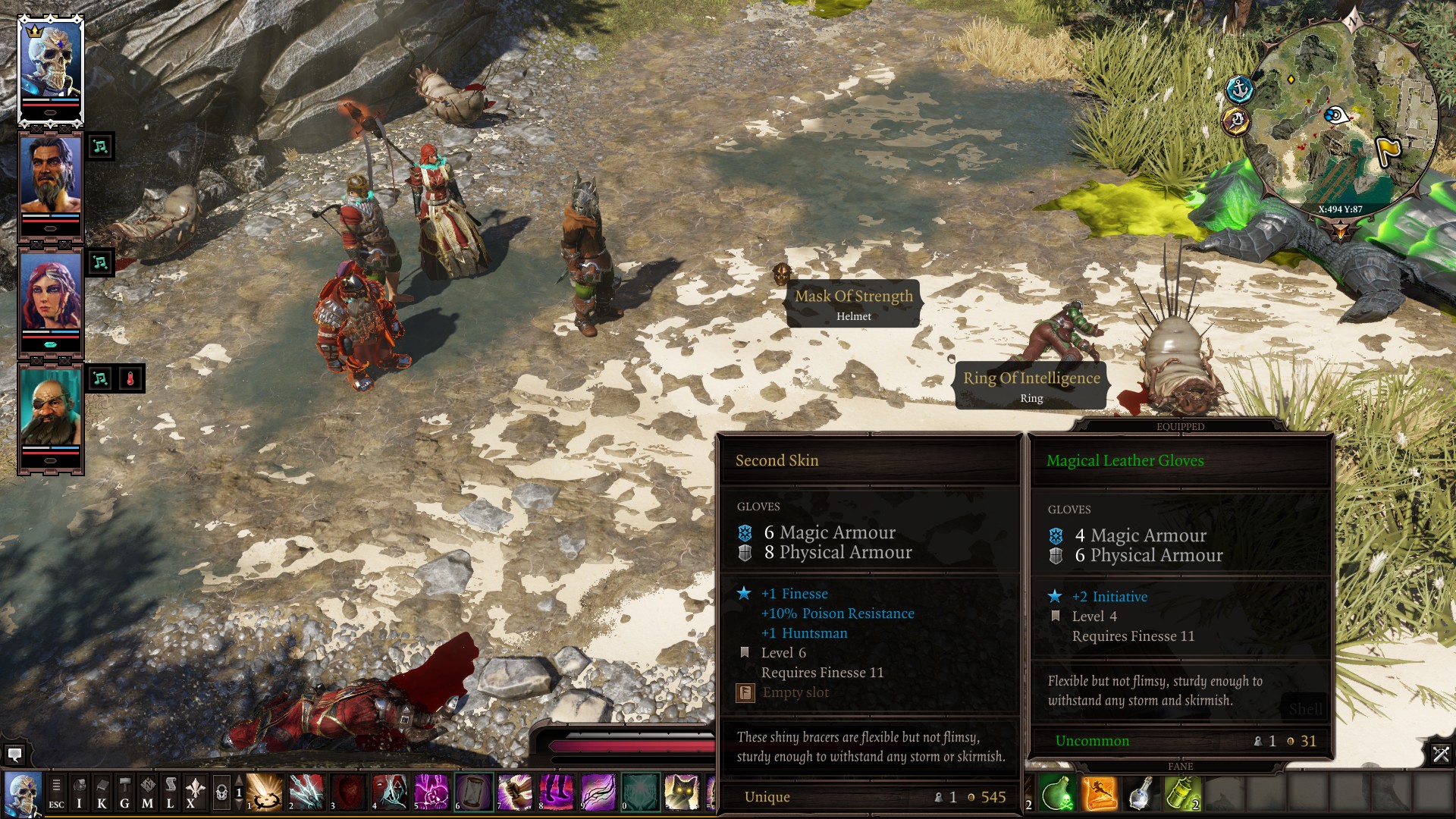Open the chat speech-bubble button
Screen dimensions: 1456x819
[14, 755]
